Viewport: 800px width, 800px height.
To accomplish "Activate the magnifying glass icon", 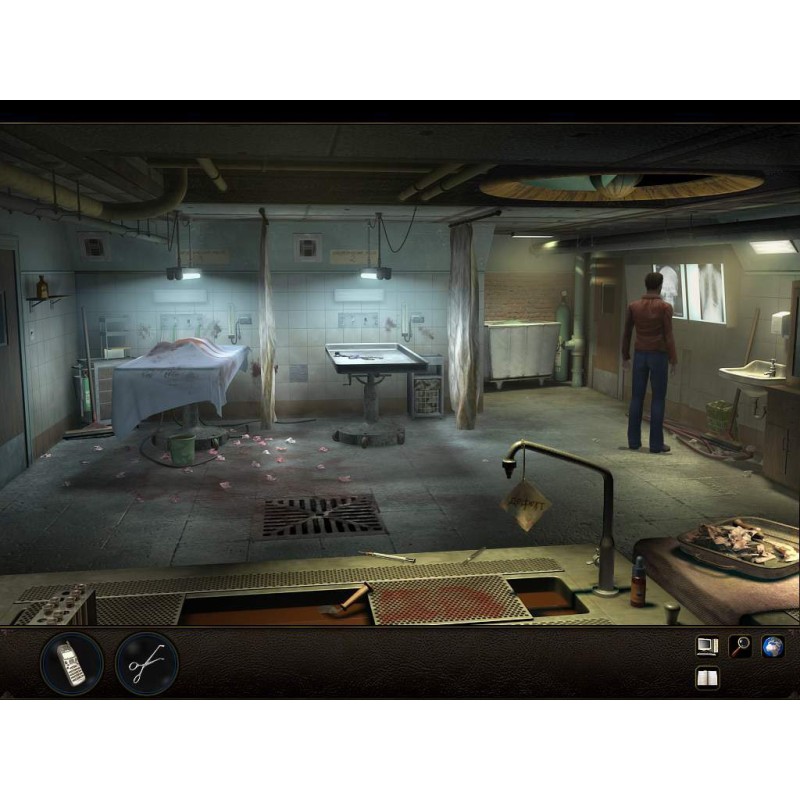I will (x=740, y=646).
